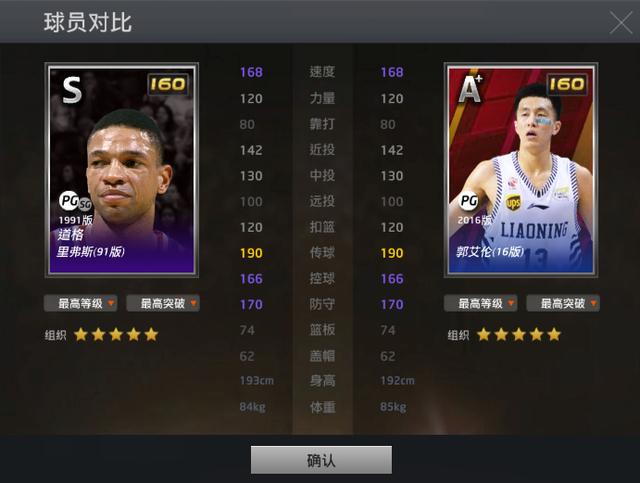Open 最高等级 dropdown under 郭艾伦

(x=480, y=303)
